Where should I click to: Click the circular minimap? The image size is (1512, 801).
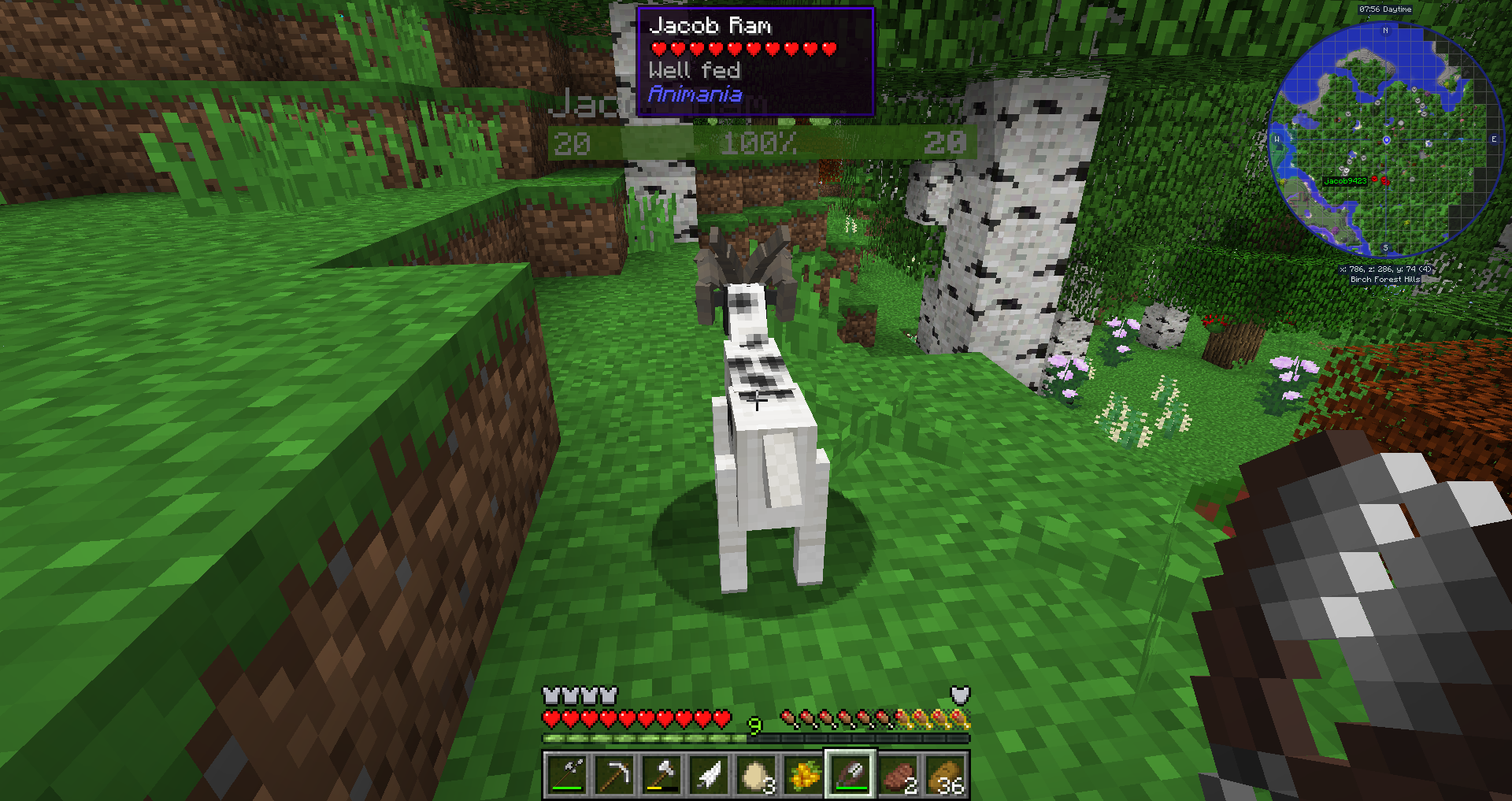(x=1385, y=140)
